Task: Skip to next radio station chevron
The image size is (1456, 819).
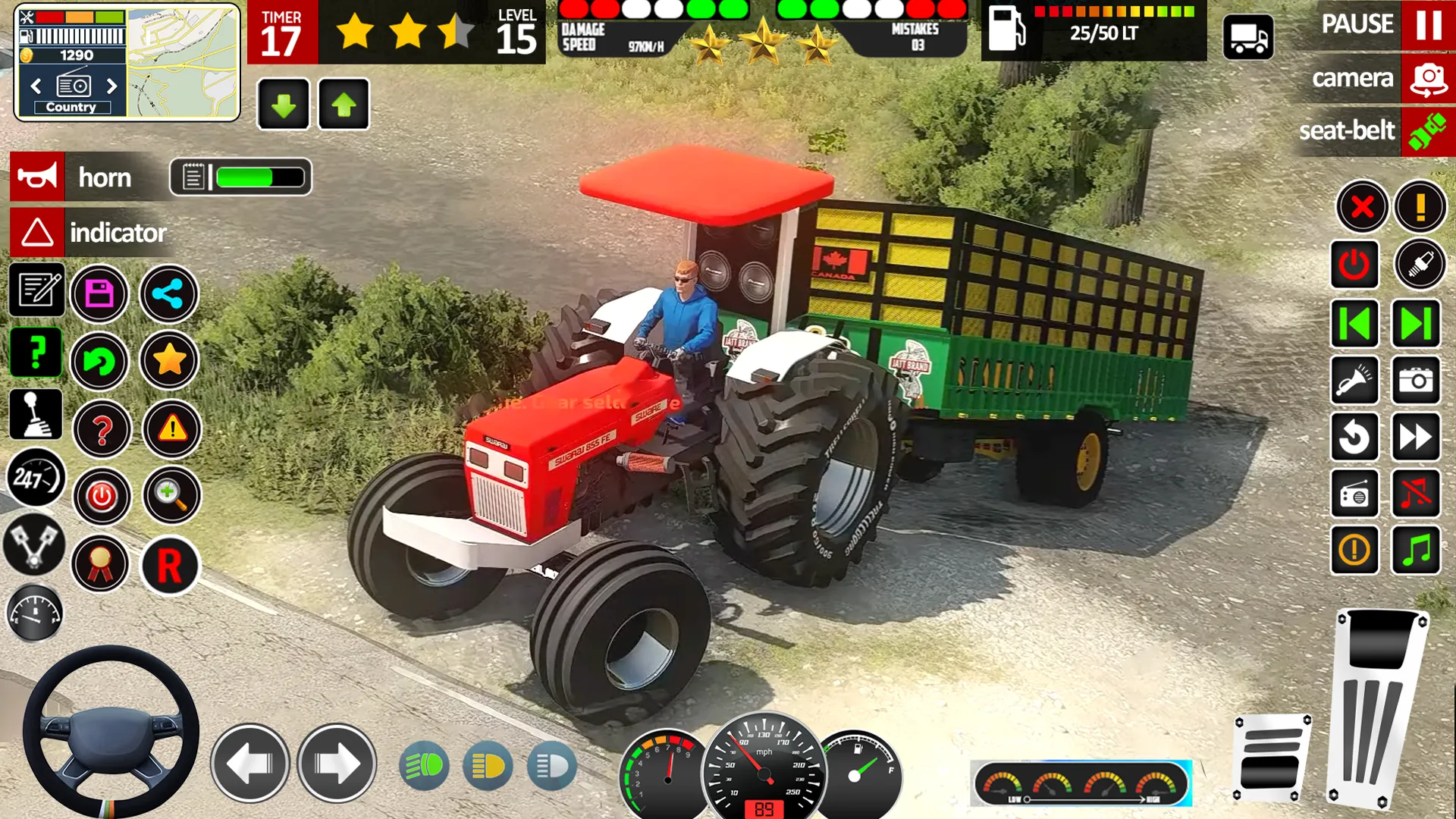Action: [1415, 322]
